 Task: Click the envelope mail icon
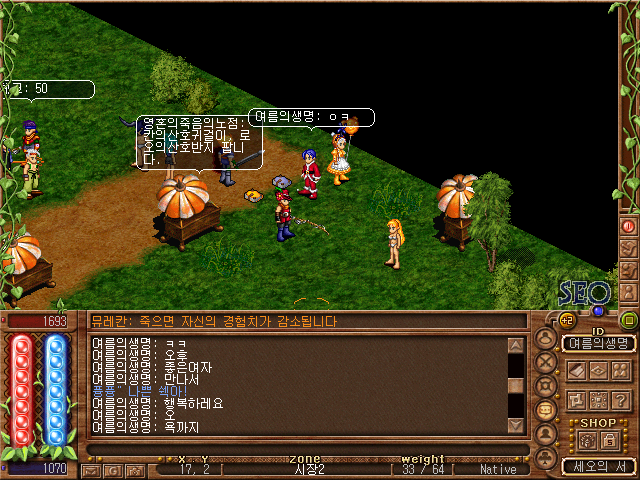[x=91, y=469]
